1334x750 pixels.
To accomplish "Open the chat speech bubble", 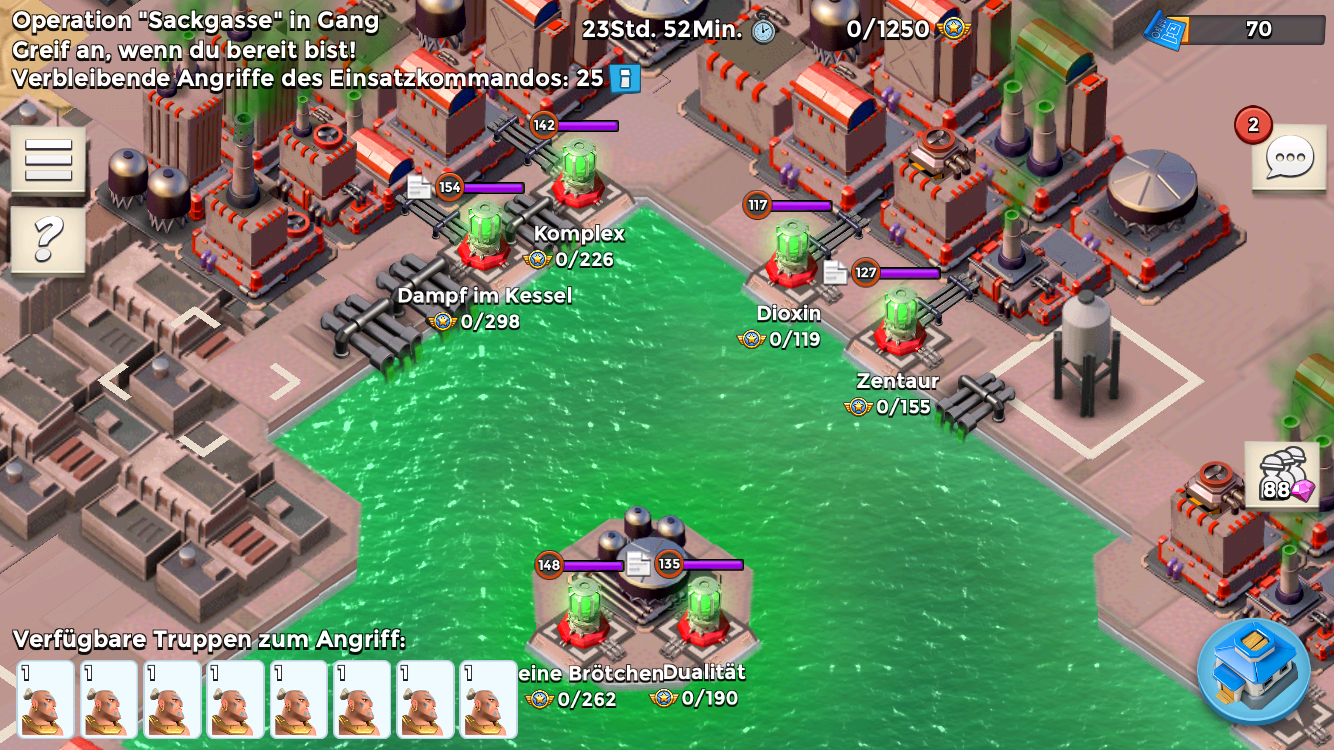I will pyautogui.click(x=1288, y=158).
